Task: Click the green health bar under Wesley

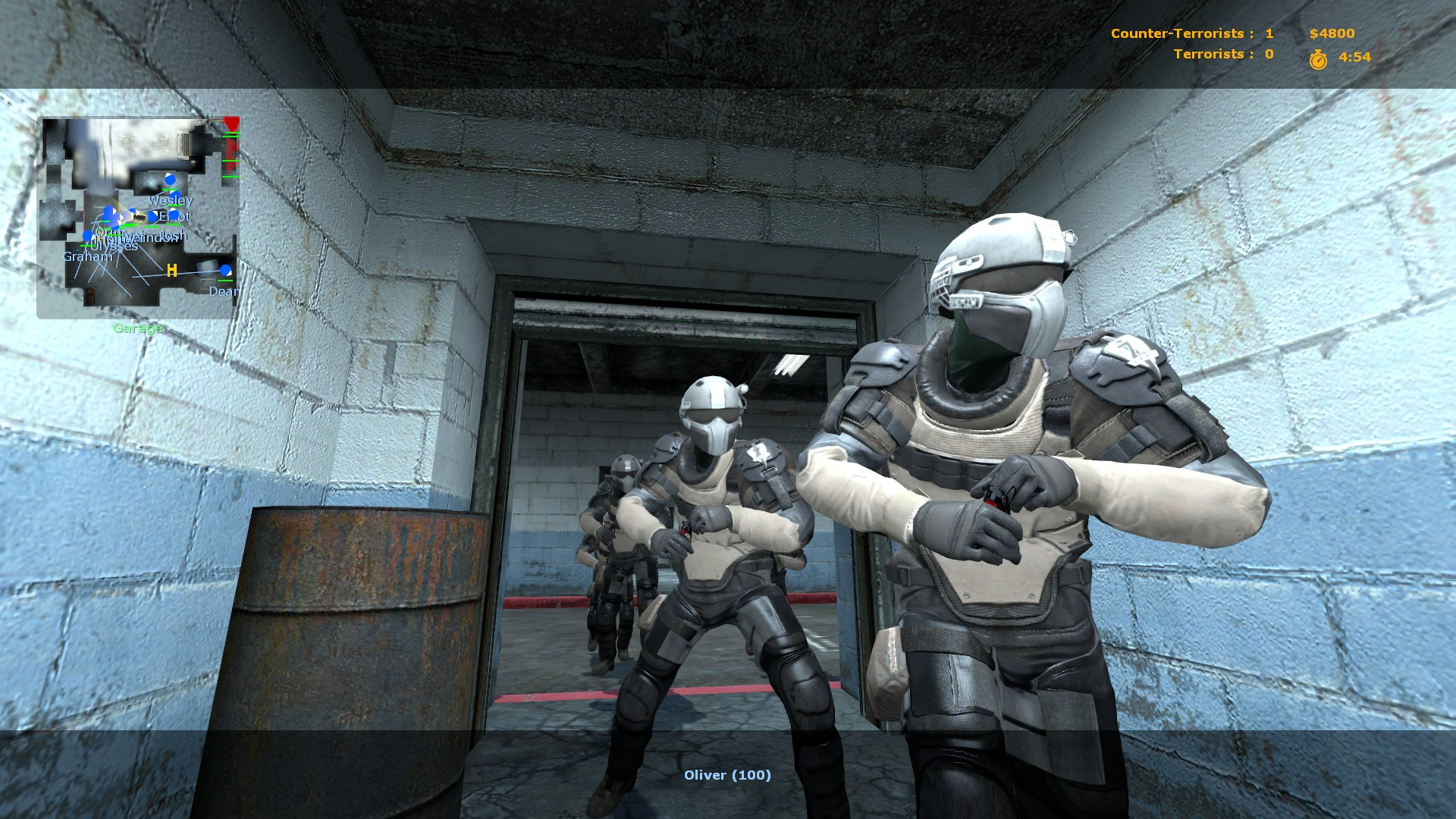Action: [171, 189]
